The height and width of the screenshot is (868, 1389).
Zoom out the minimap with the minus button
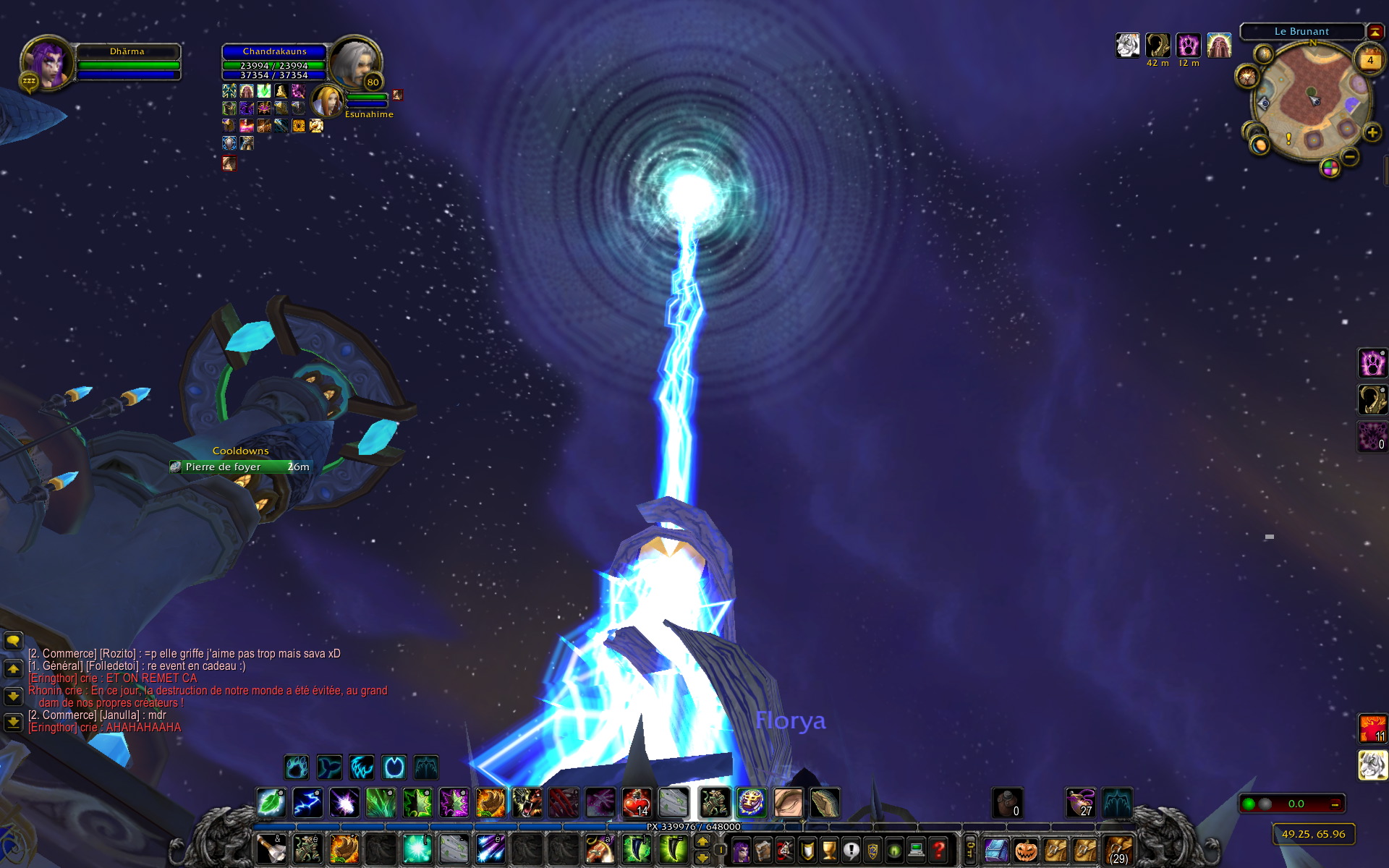[1350, 156]
